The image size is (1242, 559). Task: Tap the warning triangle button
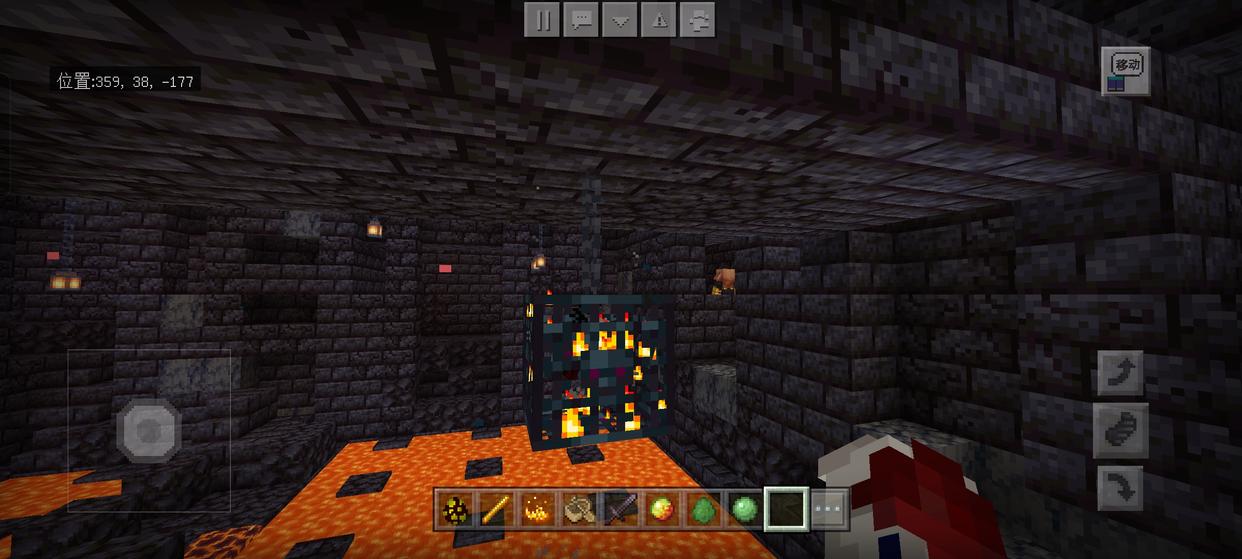pyautogui.click(x=659, y=20)
